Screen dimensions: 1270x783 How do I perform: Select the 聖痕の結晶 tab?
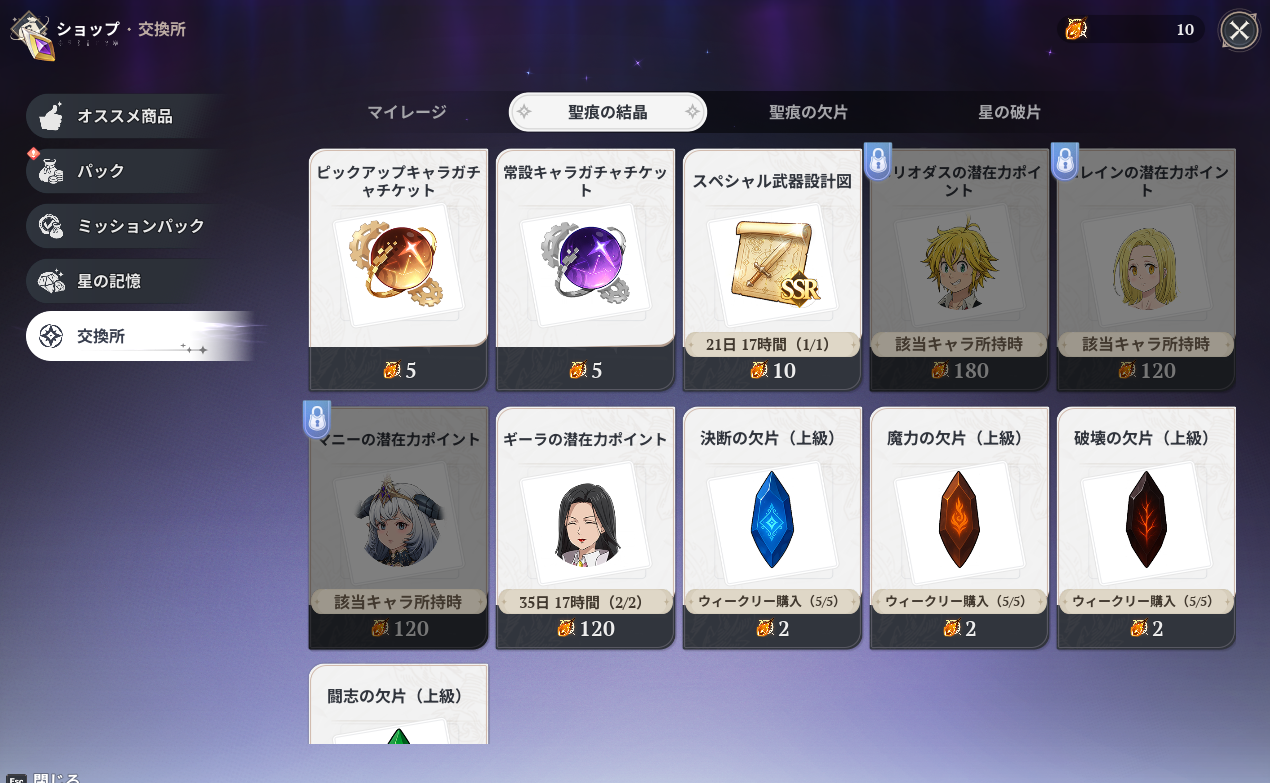(x=608, y=112)
